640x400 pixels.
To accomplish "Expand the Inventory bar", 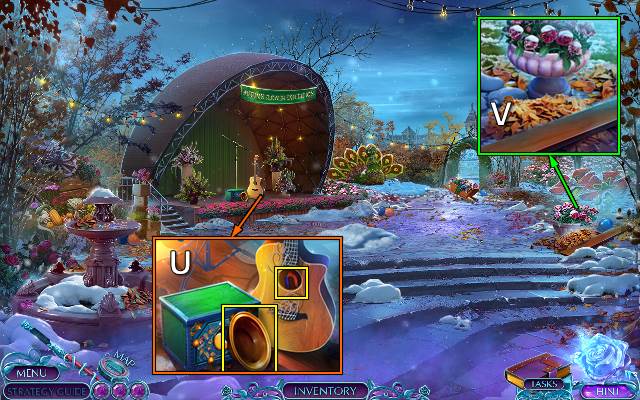I will [x=320, y=390].
